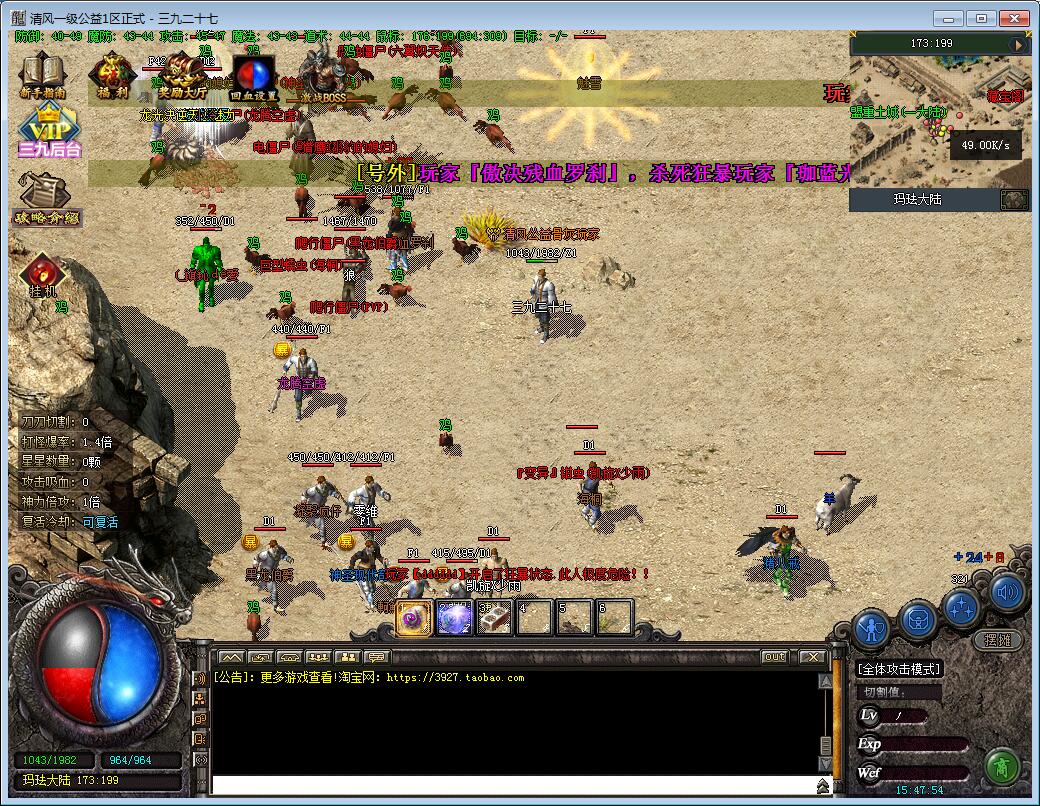The image size is (1040, 806).
Task: Open the 福利 welfare icon
Action: point(111,73)
